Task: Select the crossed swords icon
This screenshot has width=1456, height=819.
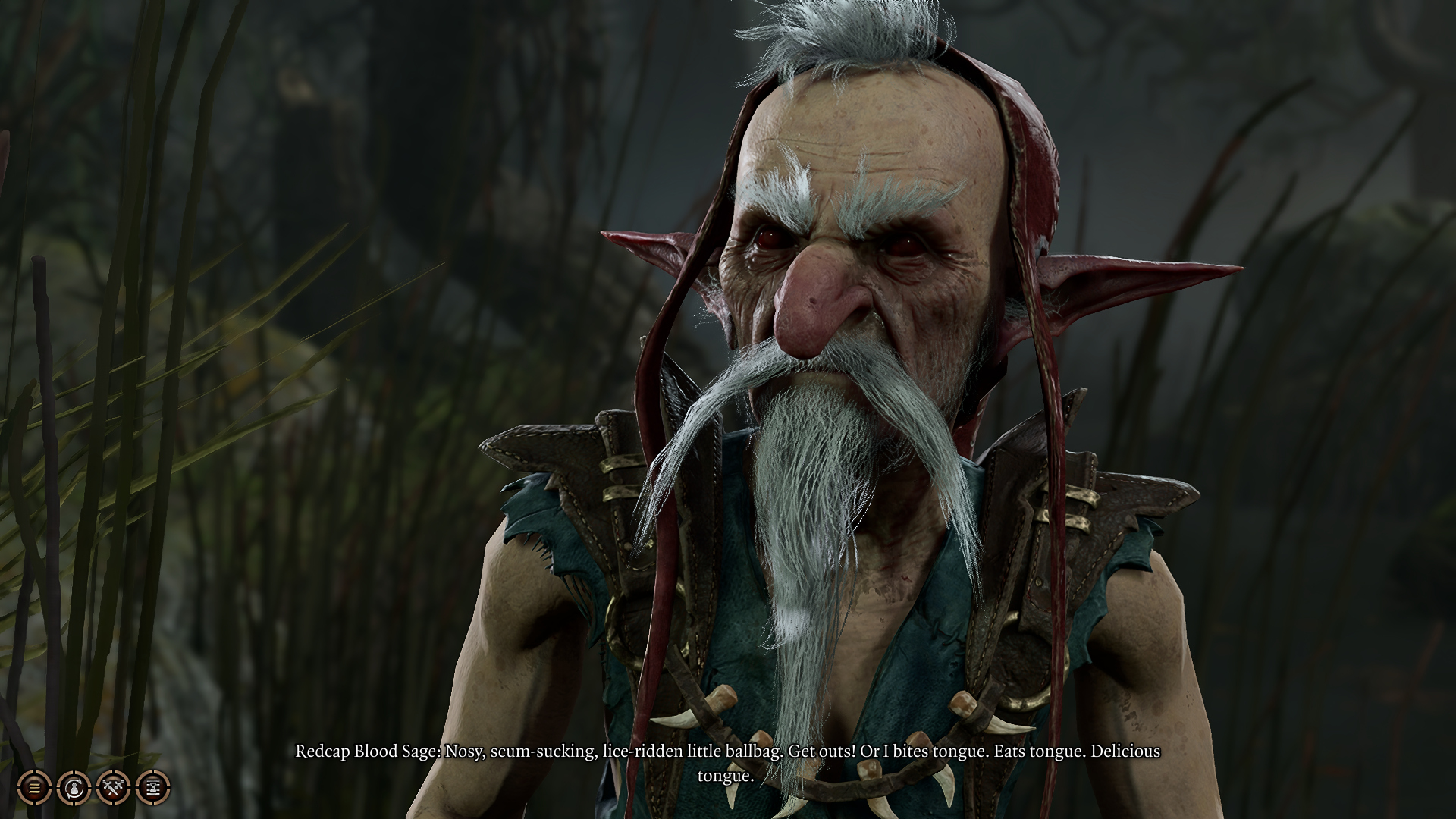Action: coord(114,788)
